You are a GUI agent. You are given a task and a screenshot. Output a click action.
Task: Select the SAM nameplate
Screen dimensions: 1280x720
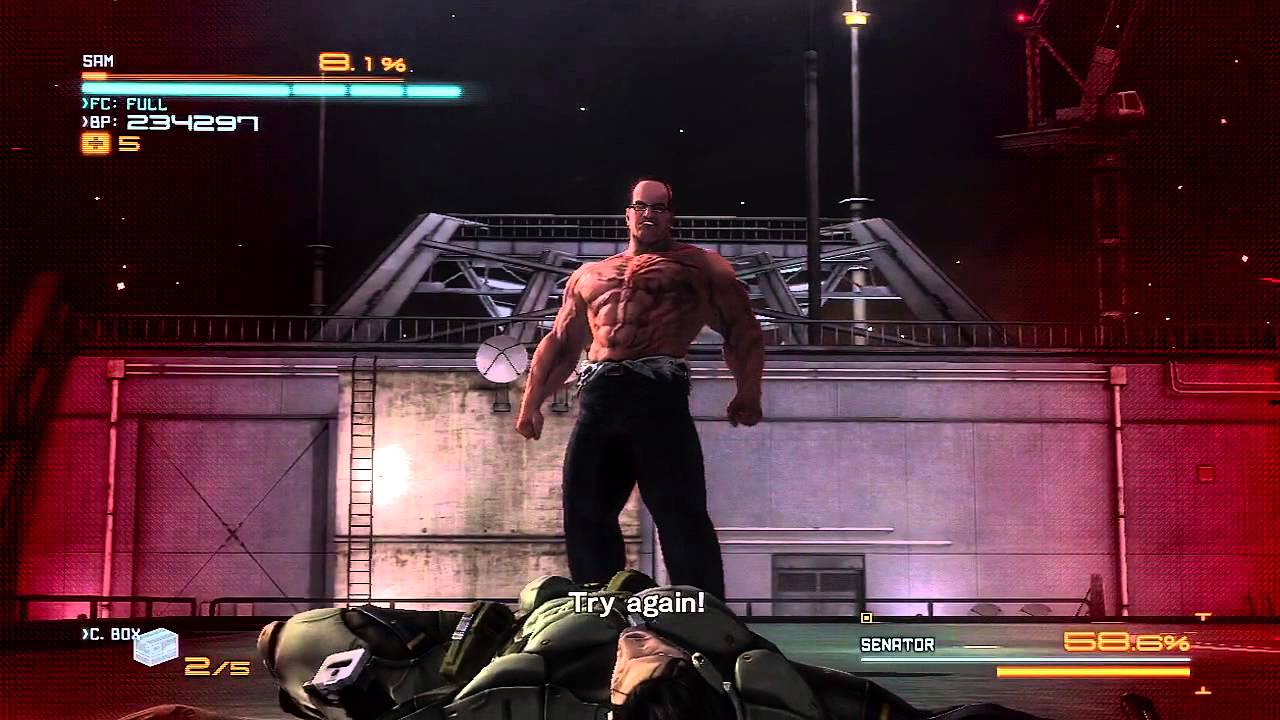97,60
